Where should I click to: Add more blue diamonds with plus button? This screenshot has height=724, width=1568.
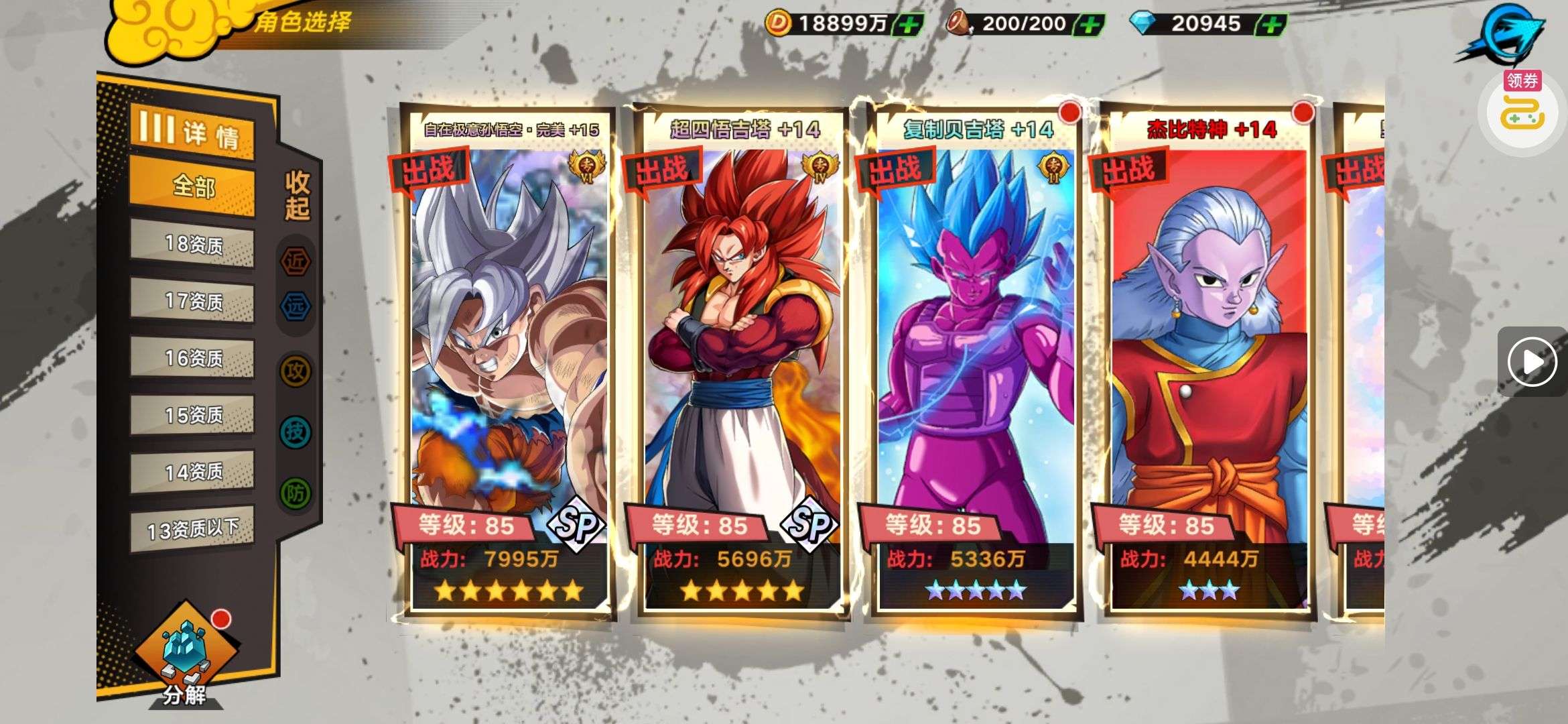(x=1271, y=25)
